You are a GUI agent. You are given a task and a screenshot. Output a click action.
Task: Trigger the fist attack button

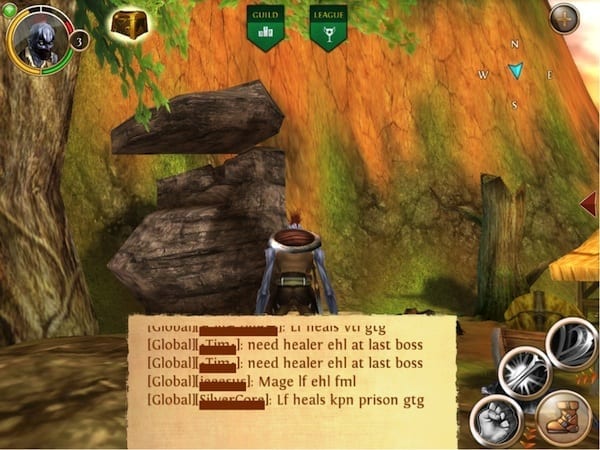point(494,420)
